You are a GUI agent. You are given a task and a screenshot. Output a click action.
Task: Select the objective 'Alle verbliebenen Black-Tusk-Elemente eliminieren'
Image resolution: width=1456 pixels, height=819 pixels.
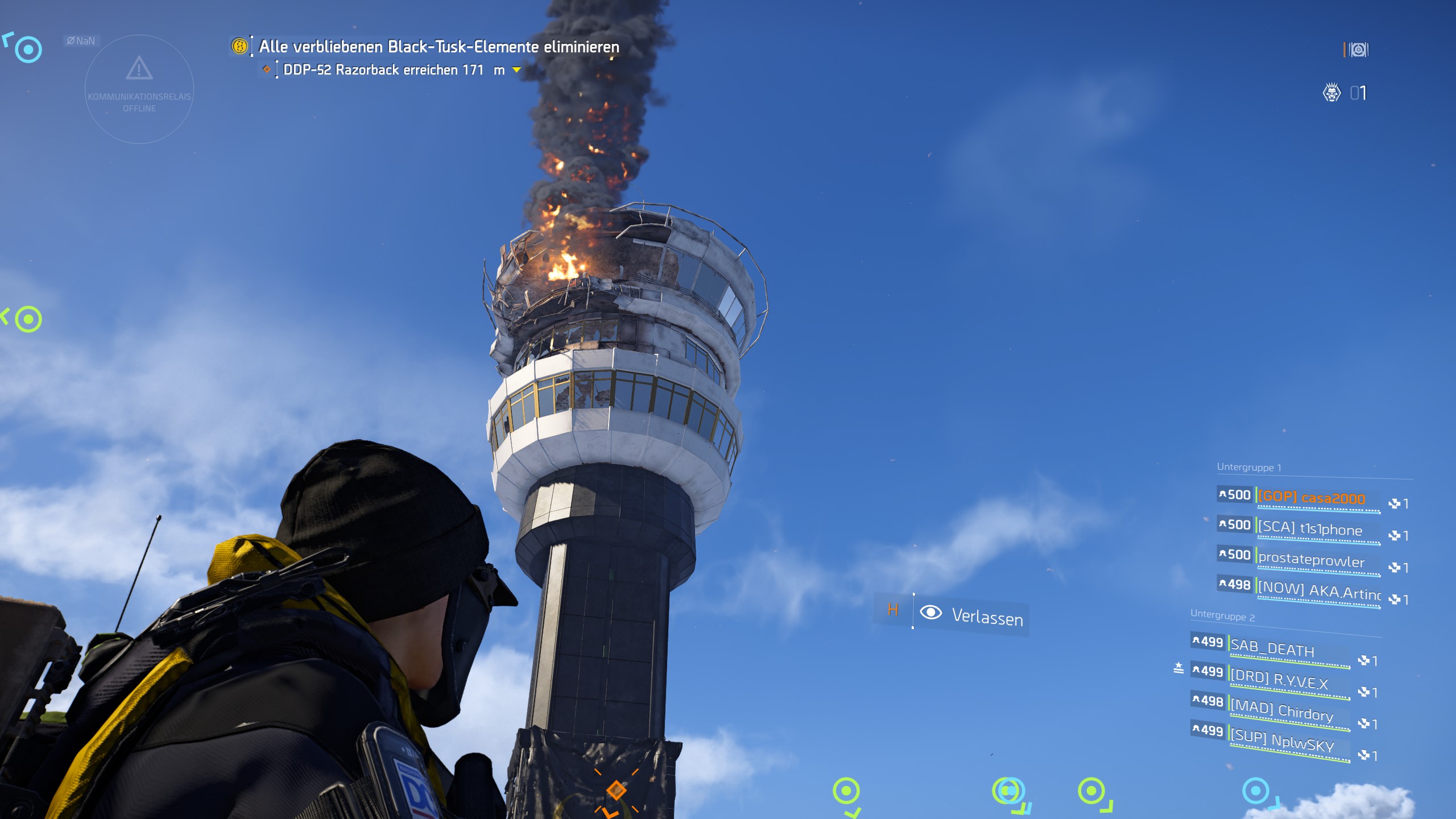(439, 47)
